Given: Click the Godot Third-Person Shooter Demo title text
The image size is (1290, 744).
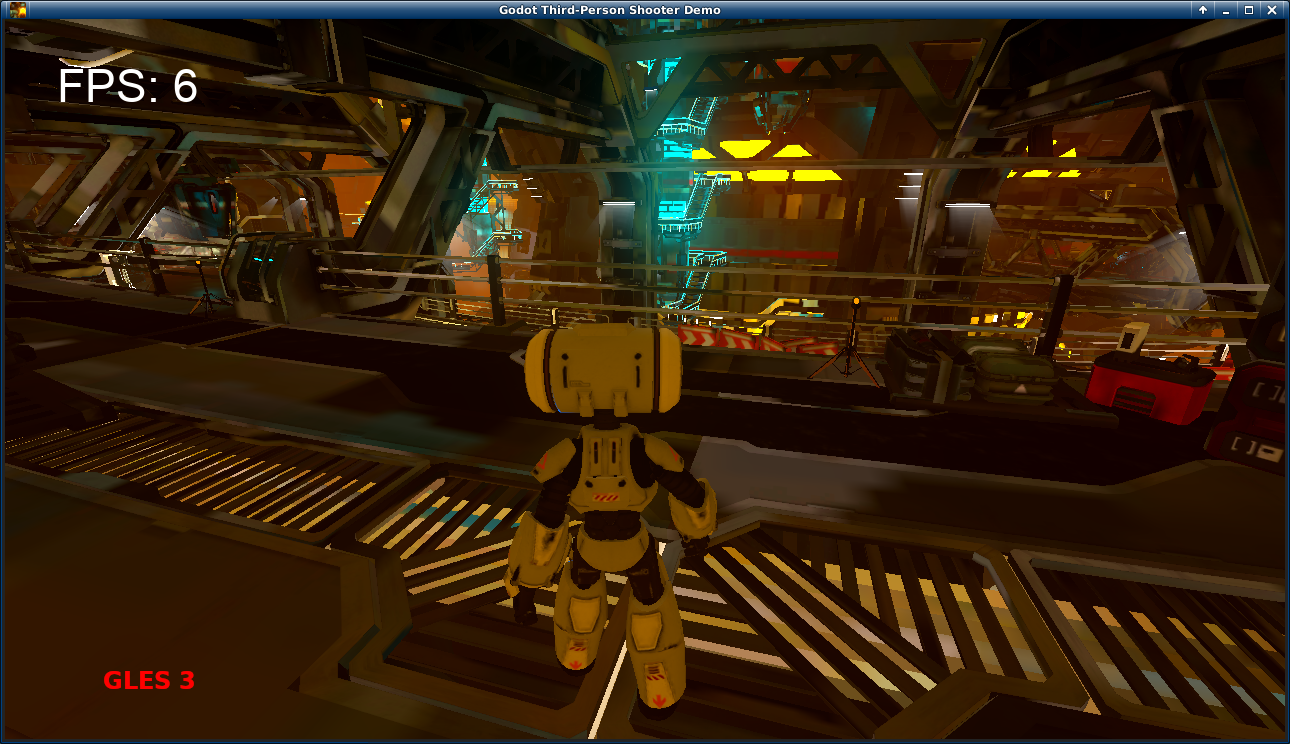Looking at the screenshot, I should point(645,9).
